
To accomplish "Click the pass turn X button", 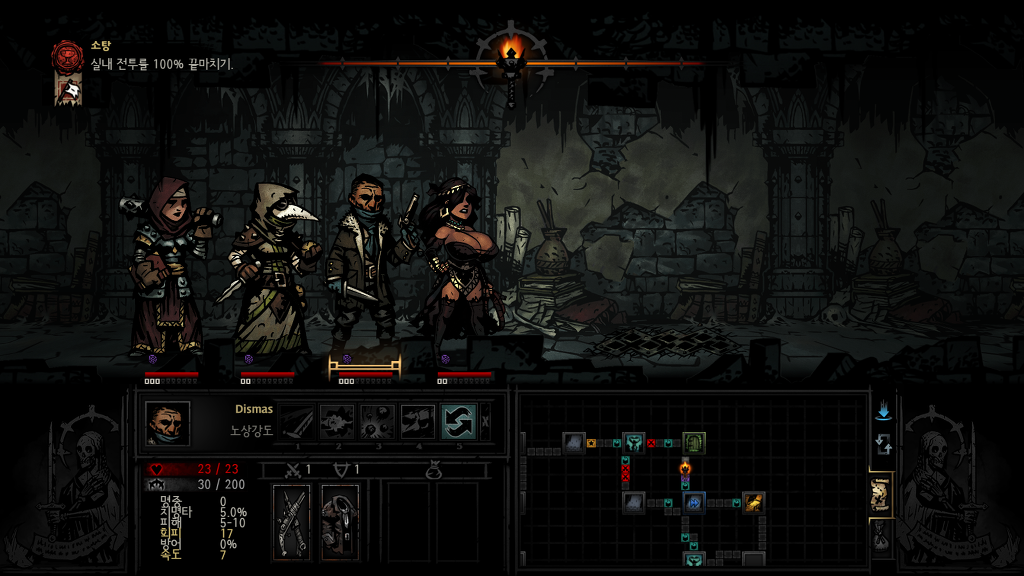I will tap(486, 422).
